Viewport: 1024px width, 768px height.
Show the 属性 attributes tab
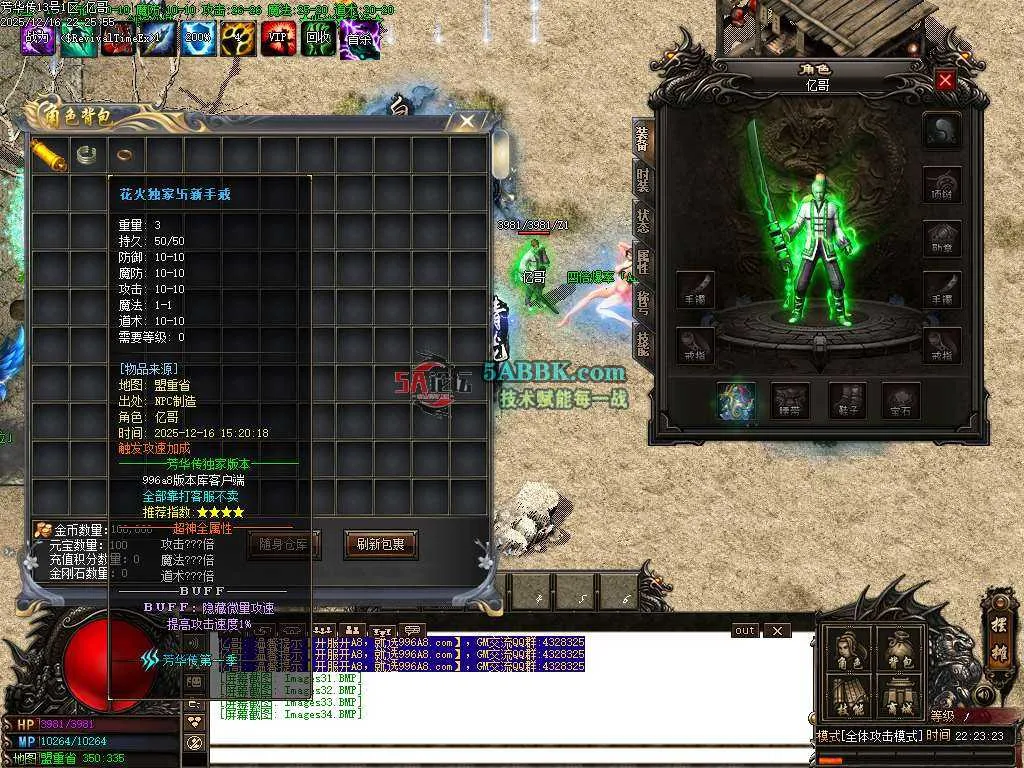pos(643,262)
